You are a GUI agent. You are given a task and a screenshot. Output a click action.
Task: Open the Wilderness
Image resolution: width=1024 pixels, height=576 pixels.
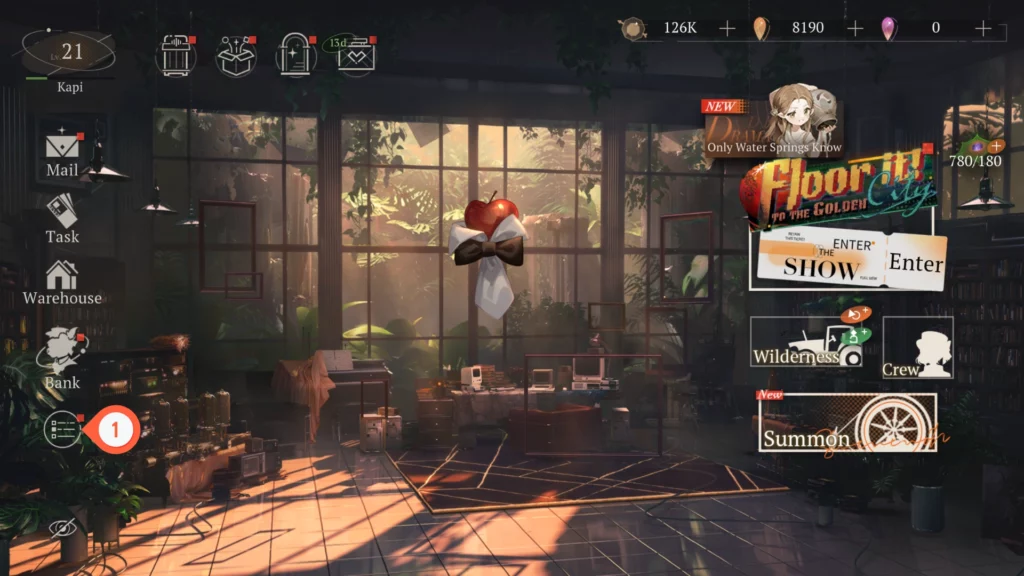pos(808,342)
